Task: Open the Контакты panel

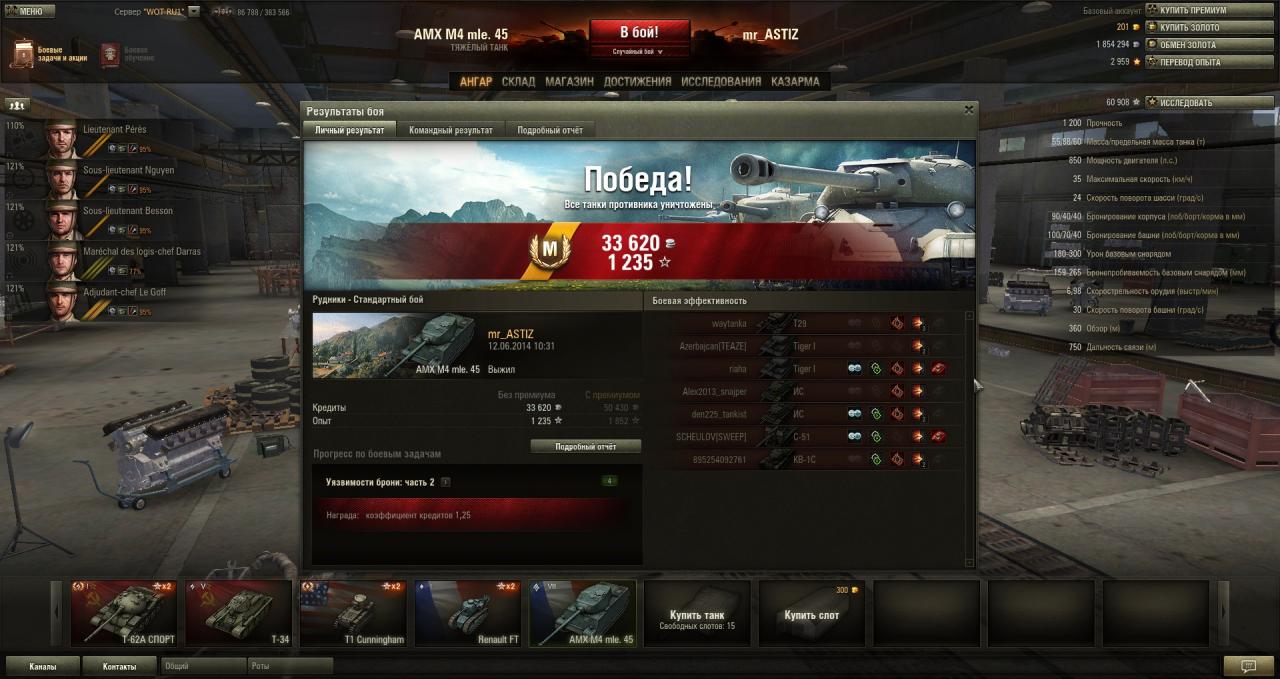Action: (x=119, y=666)
